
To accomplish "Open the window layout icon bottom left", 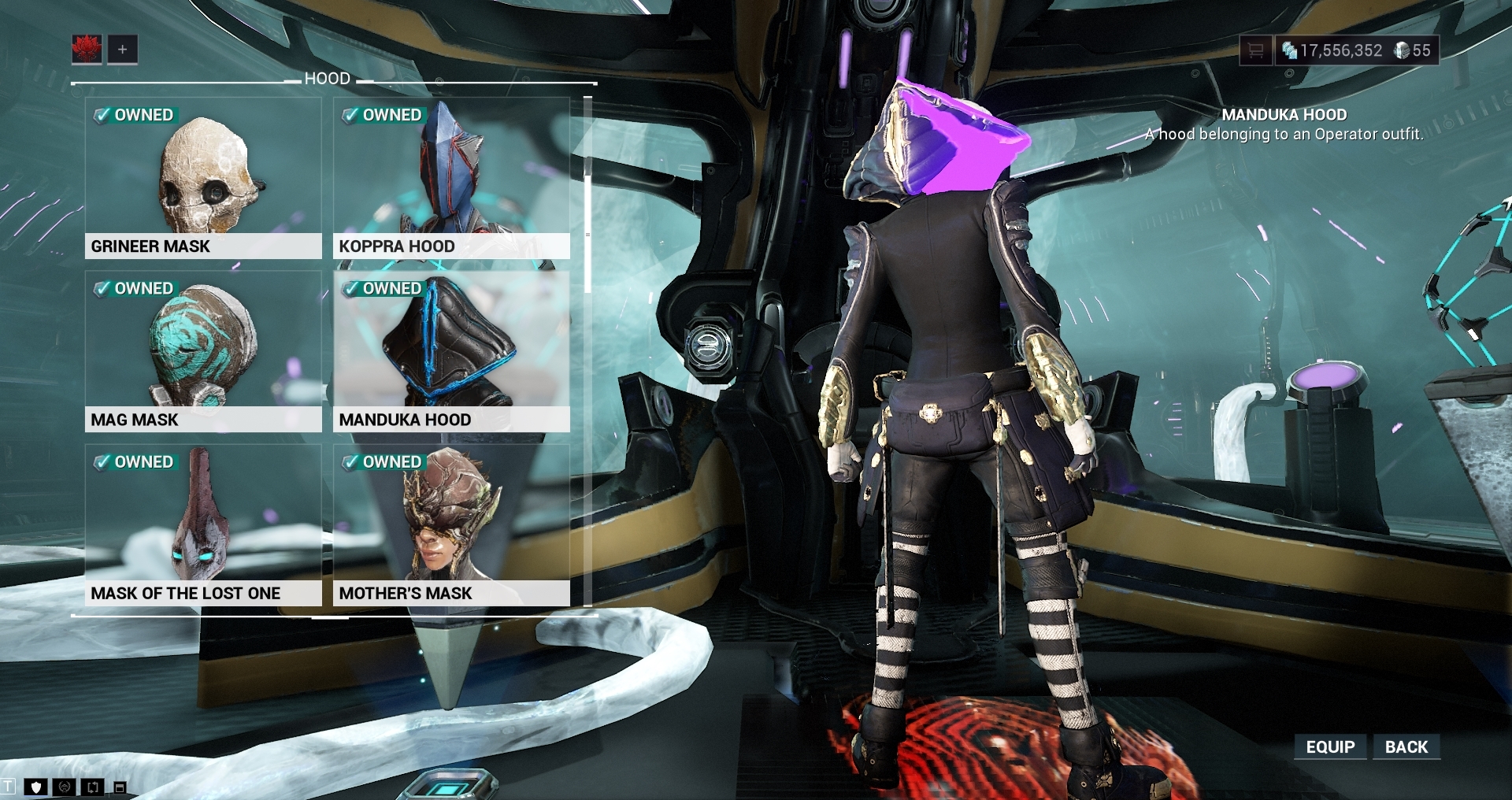I will pos(120,787).
